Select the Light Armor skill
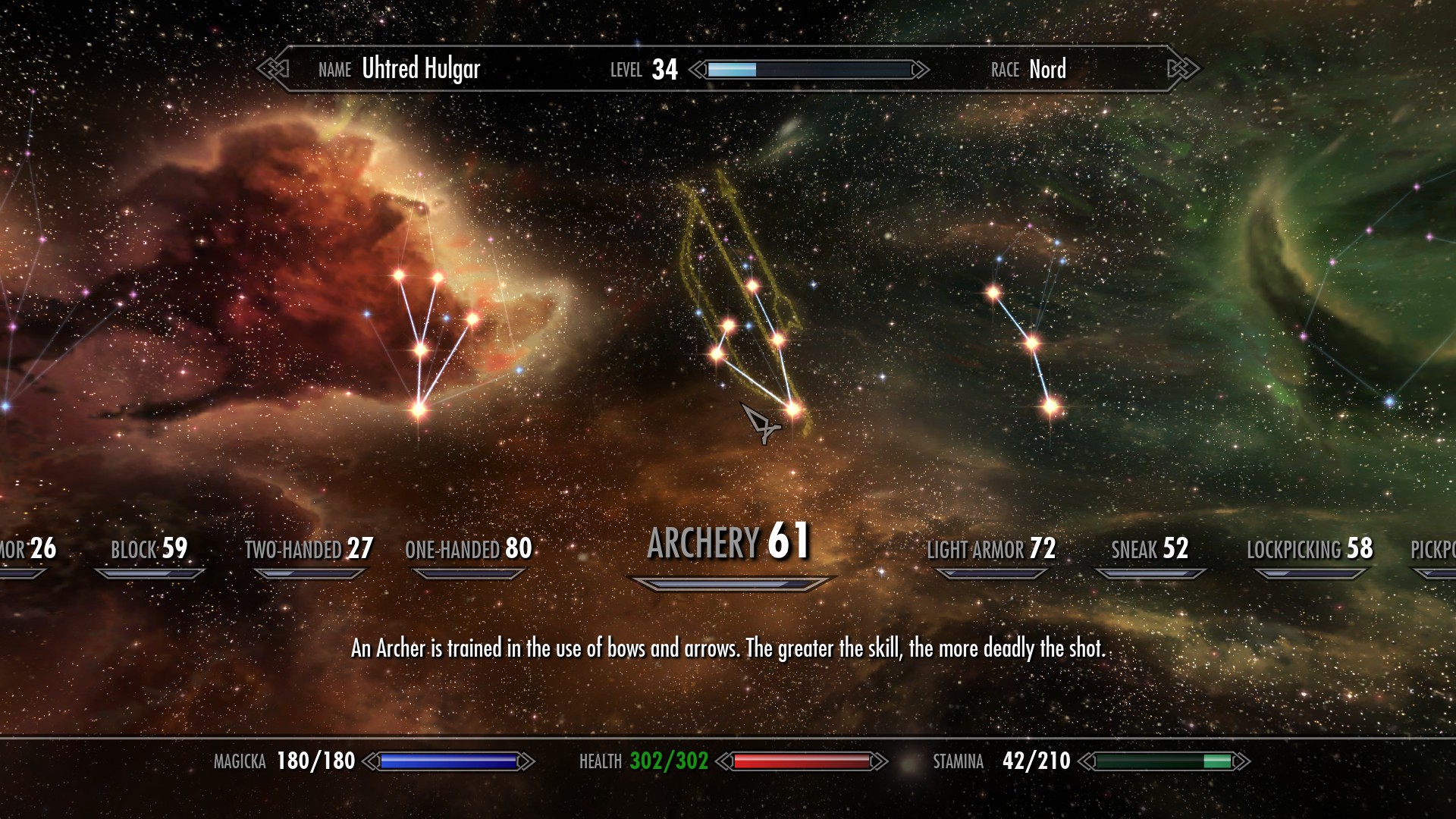Image resolution: width=1456 pixels, height=819 pixels. coord(991,549)
